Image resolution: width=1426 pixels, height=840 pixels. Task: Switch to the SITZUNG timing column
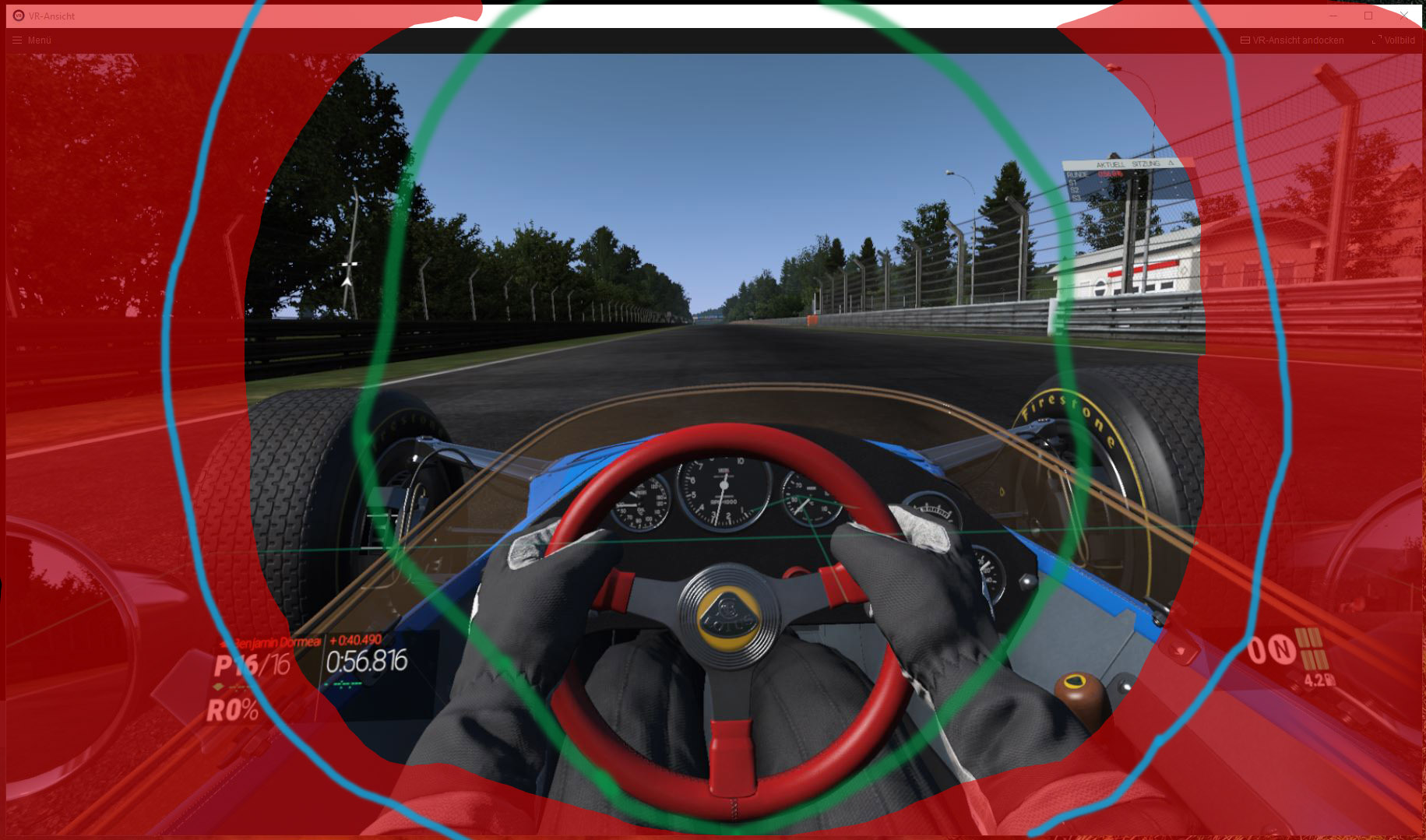click(1146, 164)
